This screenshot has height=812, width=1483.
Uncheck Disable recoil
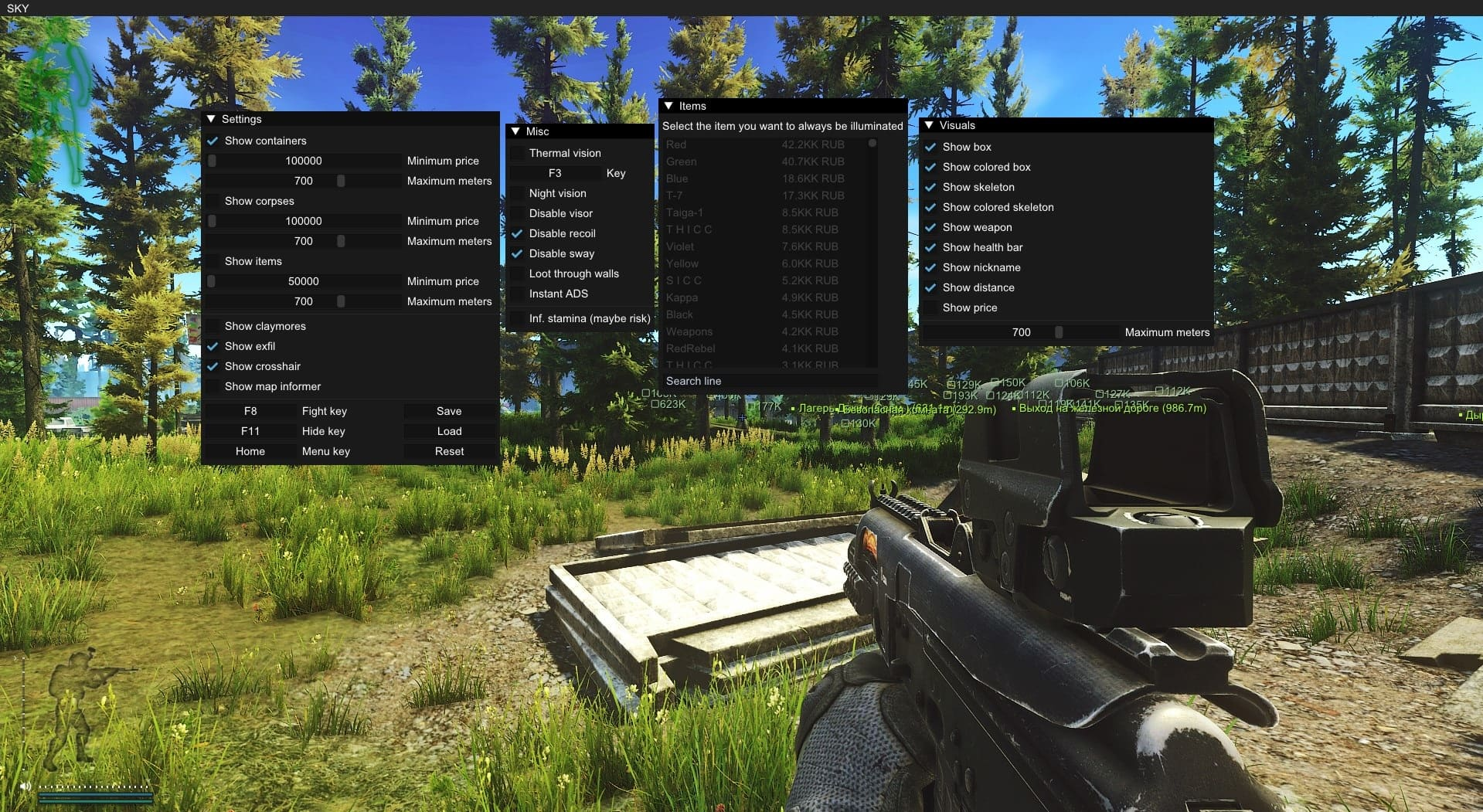point(517,233)
